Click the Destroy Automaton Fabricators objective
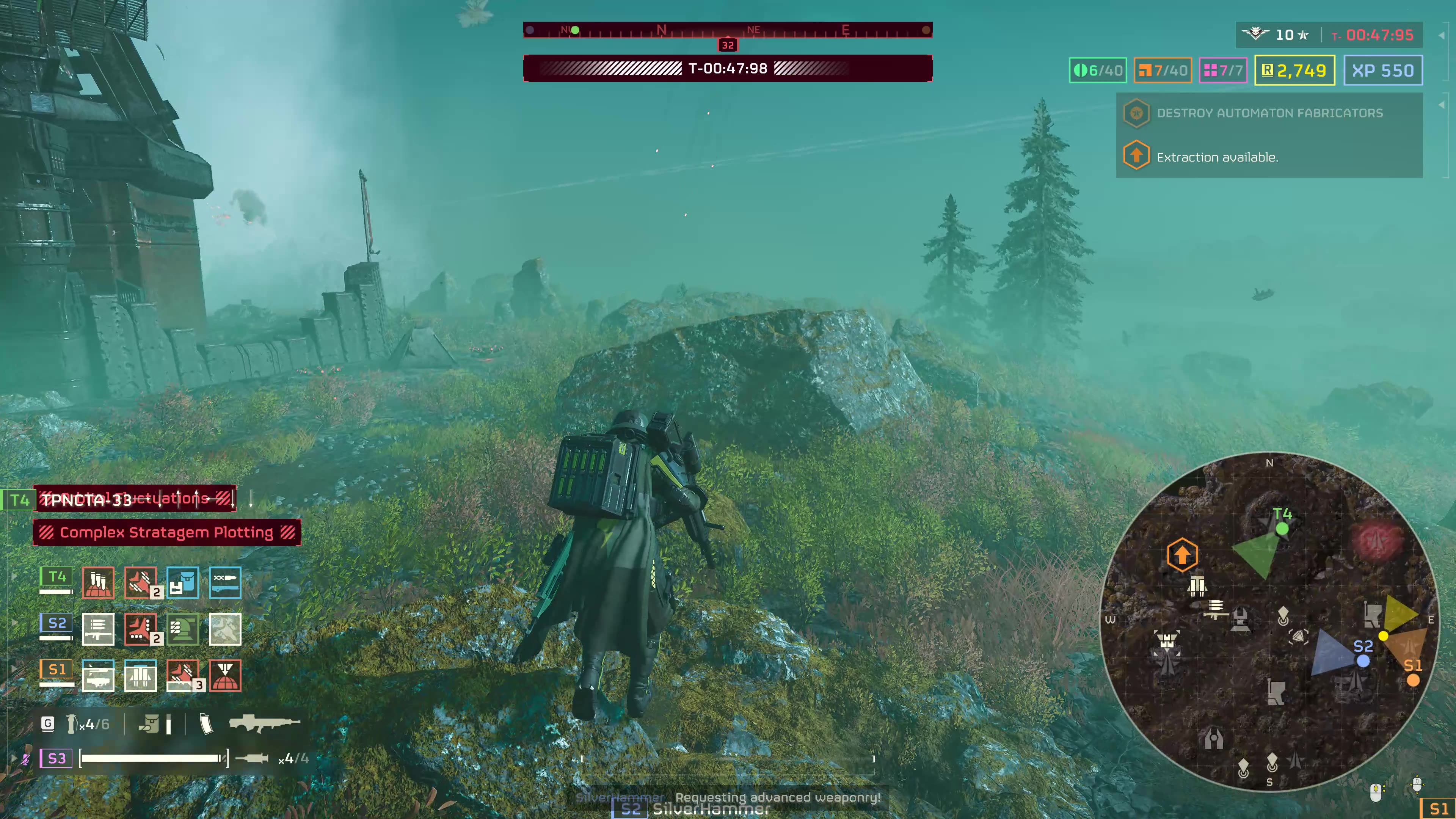 pos(1269,113)
